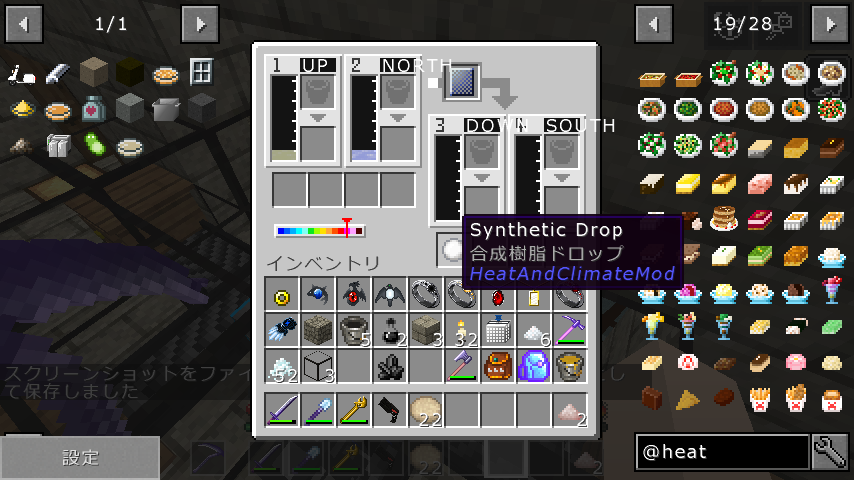Select the white scooter bookmark item

pos(24,73)
